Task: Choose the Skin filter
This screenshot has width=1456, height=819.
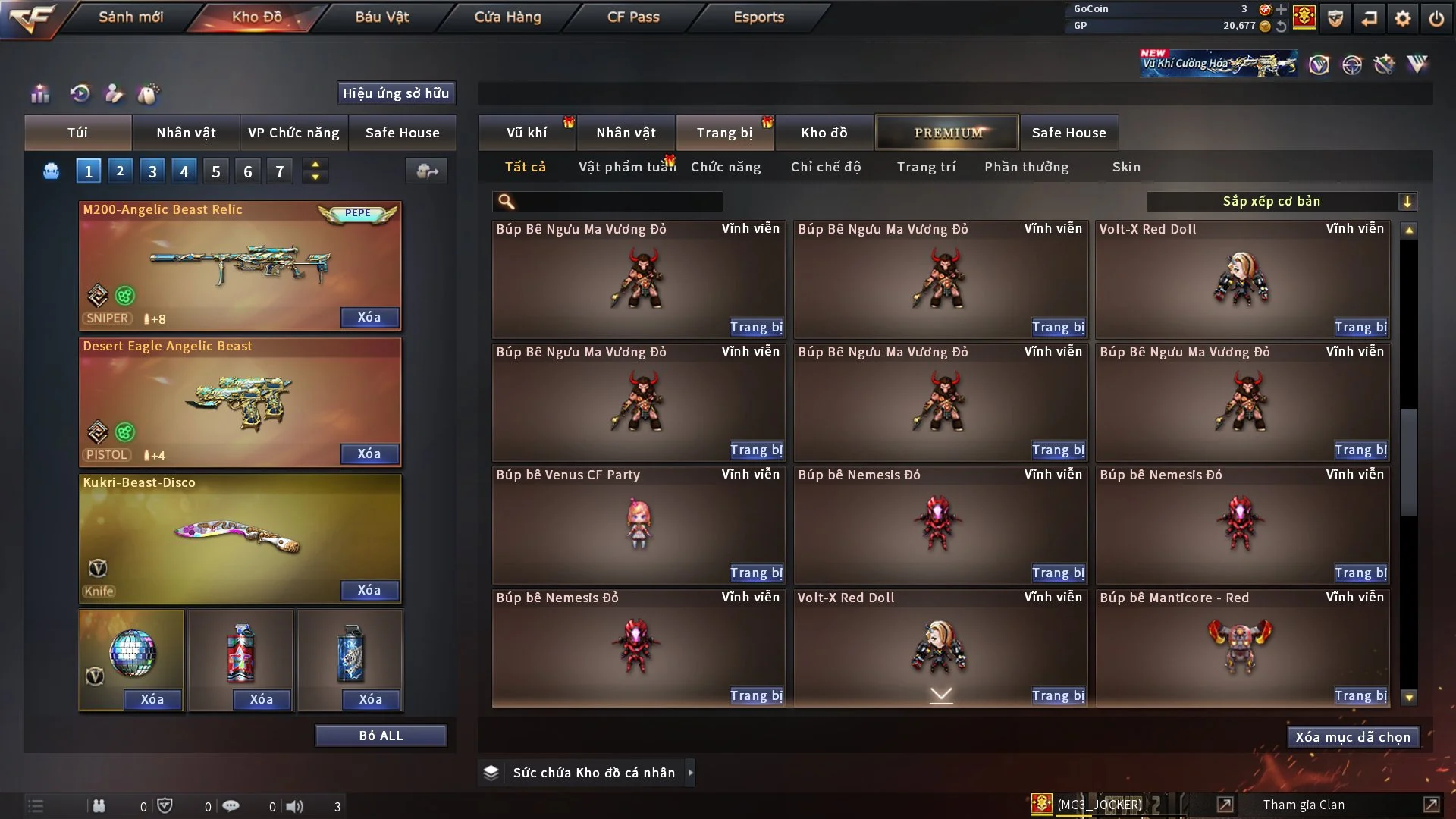Action: 1126,167
